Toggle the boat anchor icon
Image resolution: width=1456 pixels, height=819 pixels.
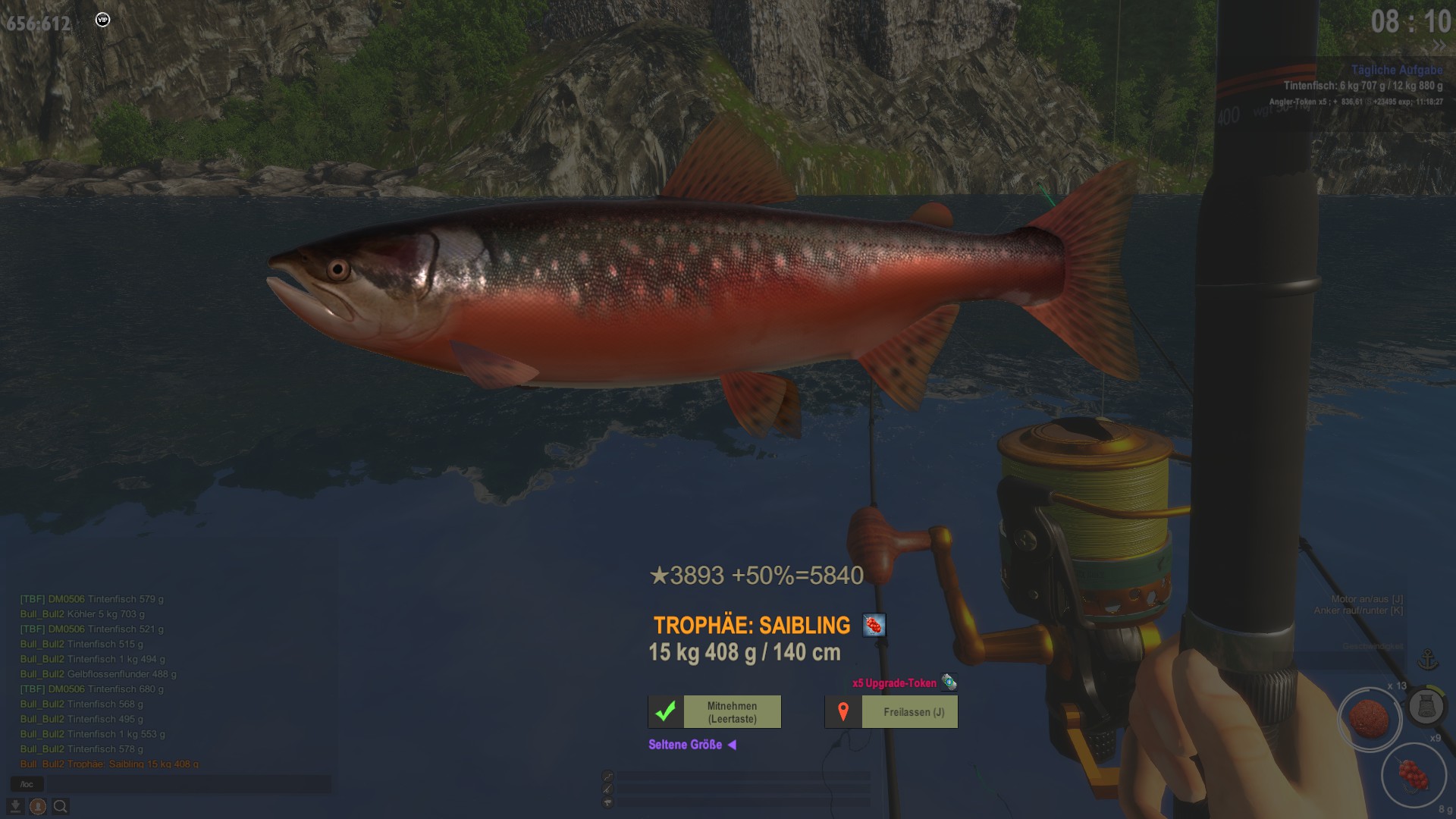click(x=1428, y=660)
